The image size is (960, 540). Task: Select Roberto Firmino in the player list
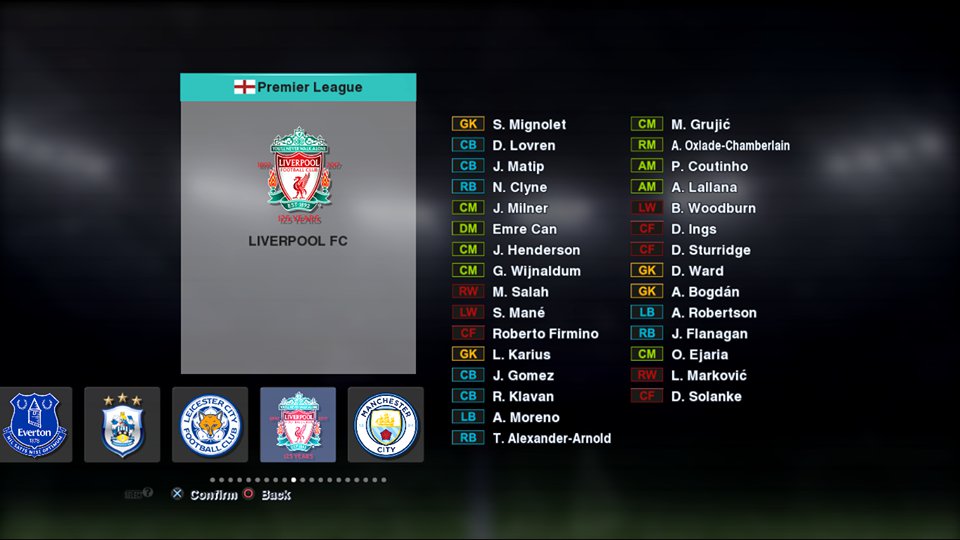tap(545, 334)
